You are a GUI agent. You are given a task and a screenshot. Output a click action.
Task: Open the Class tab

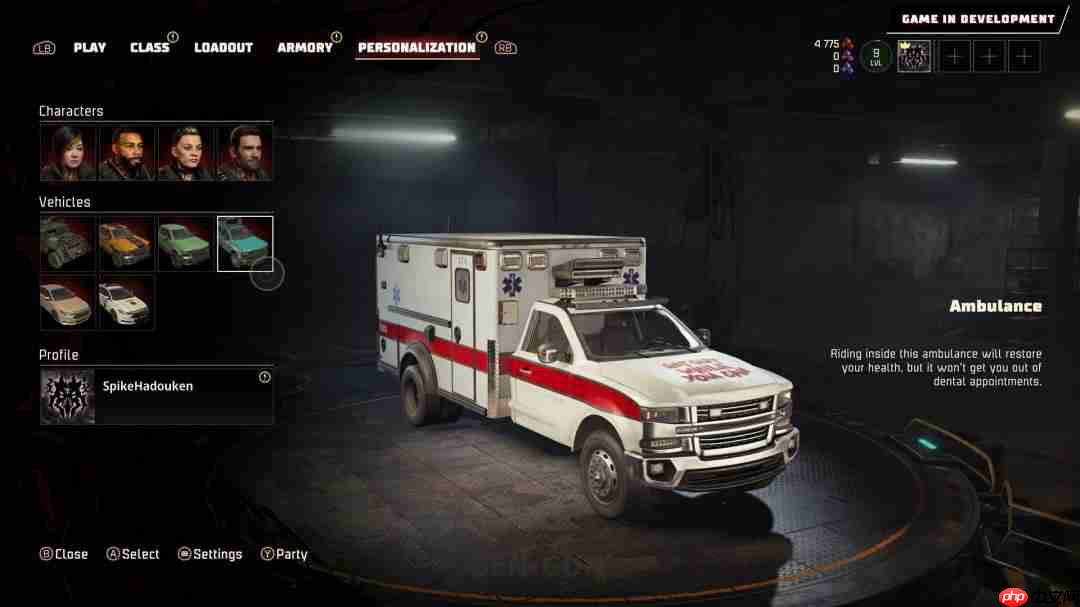pyautogui.click(x=150, y=47)
